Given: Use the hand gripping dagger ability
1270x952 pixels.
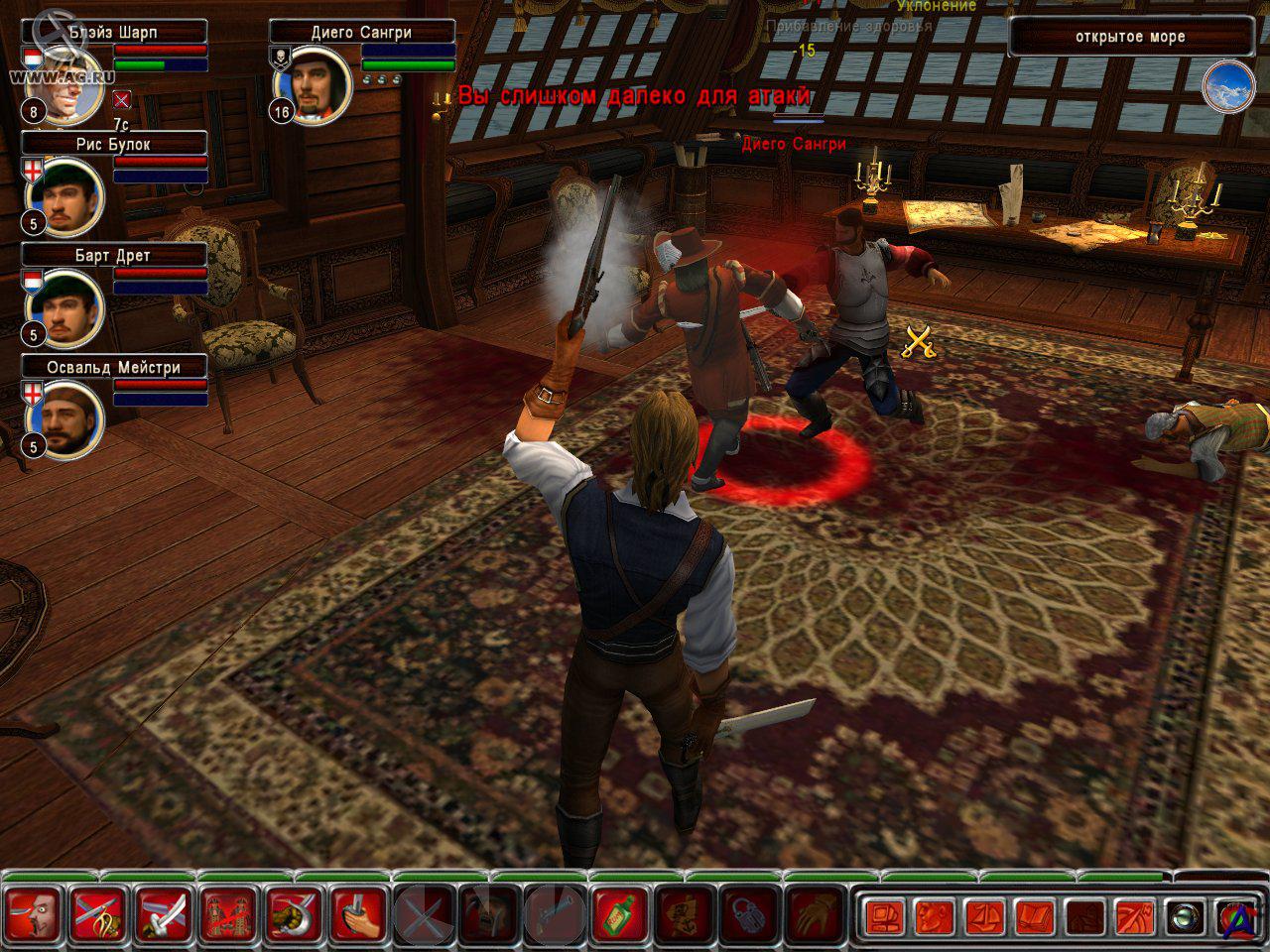Looking at the screenshot, I should click(x=359, y=914).
